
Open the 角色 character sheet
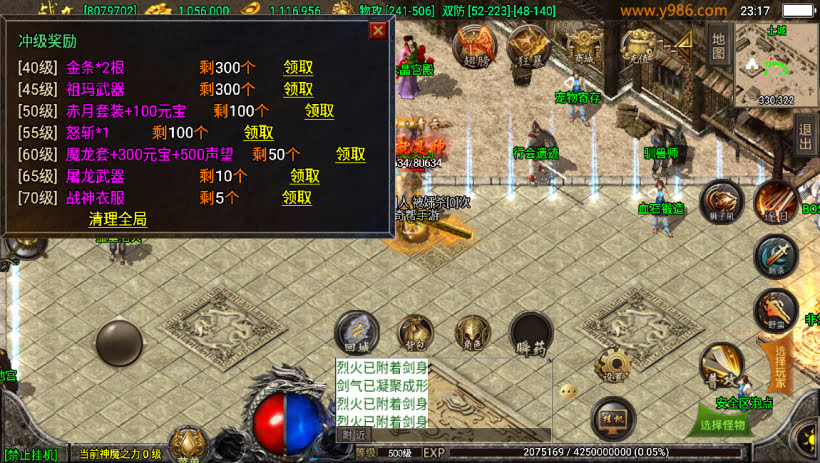click(x=472, y=333)
